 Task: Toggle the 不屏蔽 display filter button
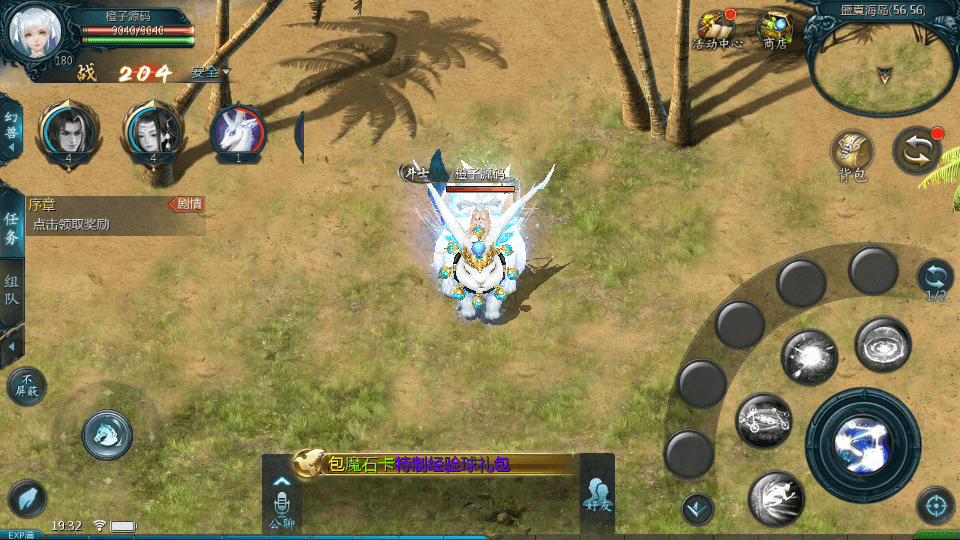27,387
